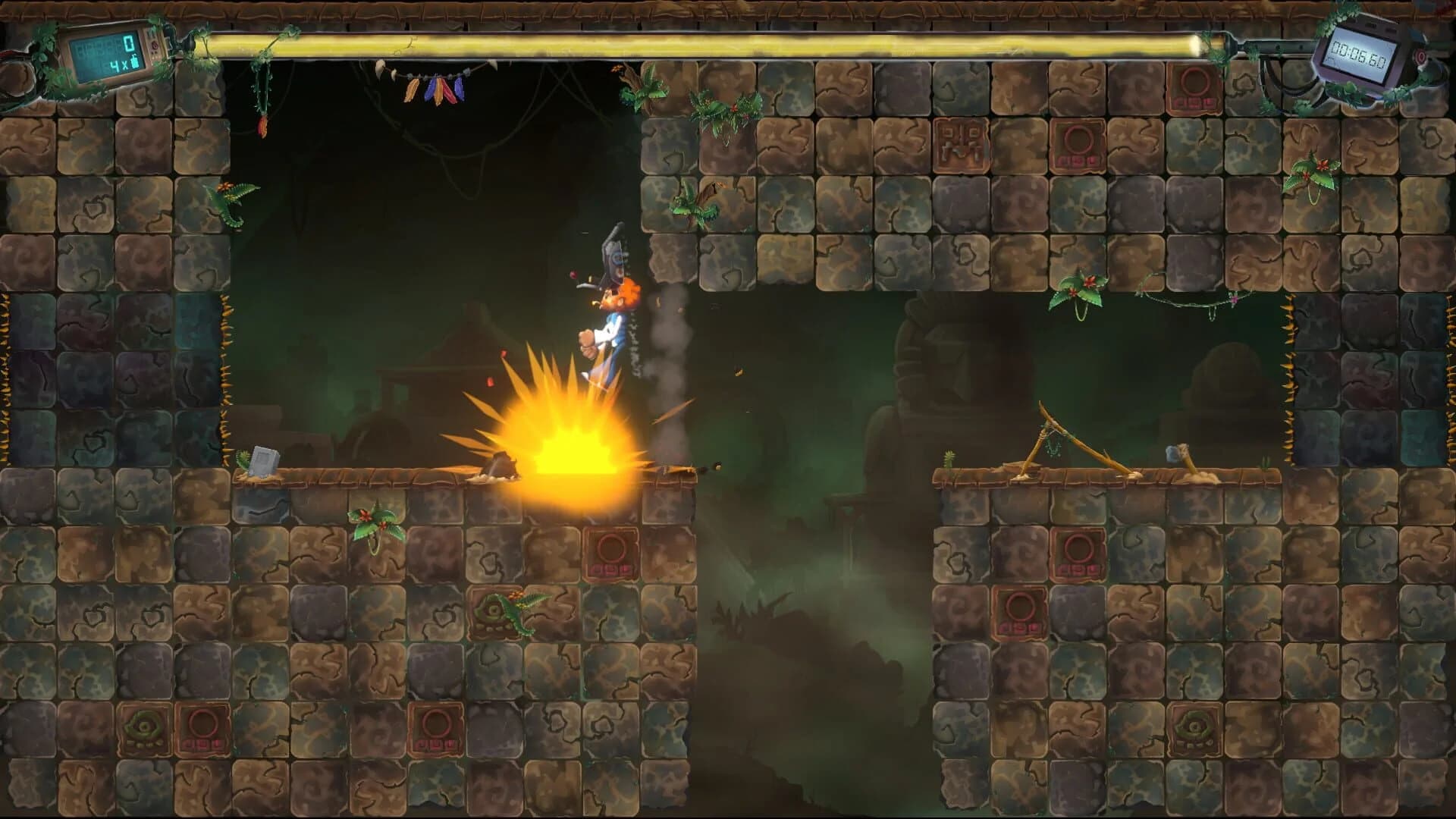This screenshot has width=1456, height=819.
Task: Open the hanging feather decoration
Action: click(436, 87)
